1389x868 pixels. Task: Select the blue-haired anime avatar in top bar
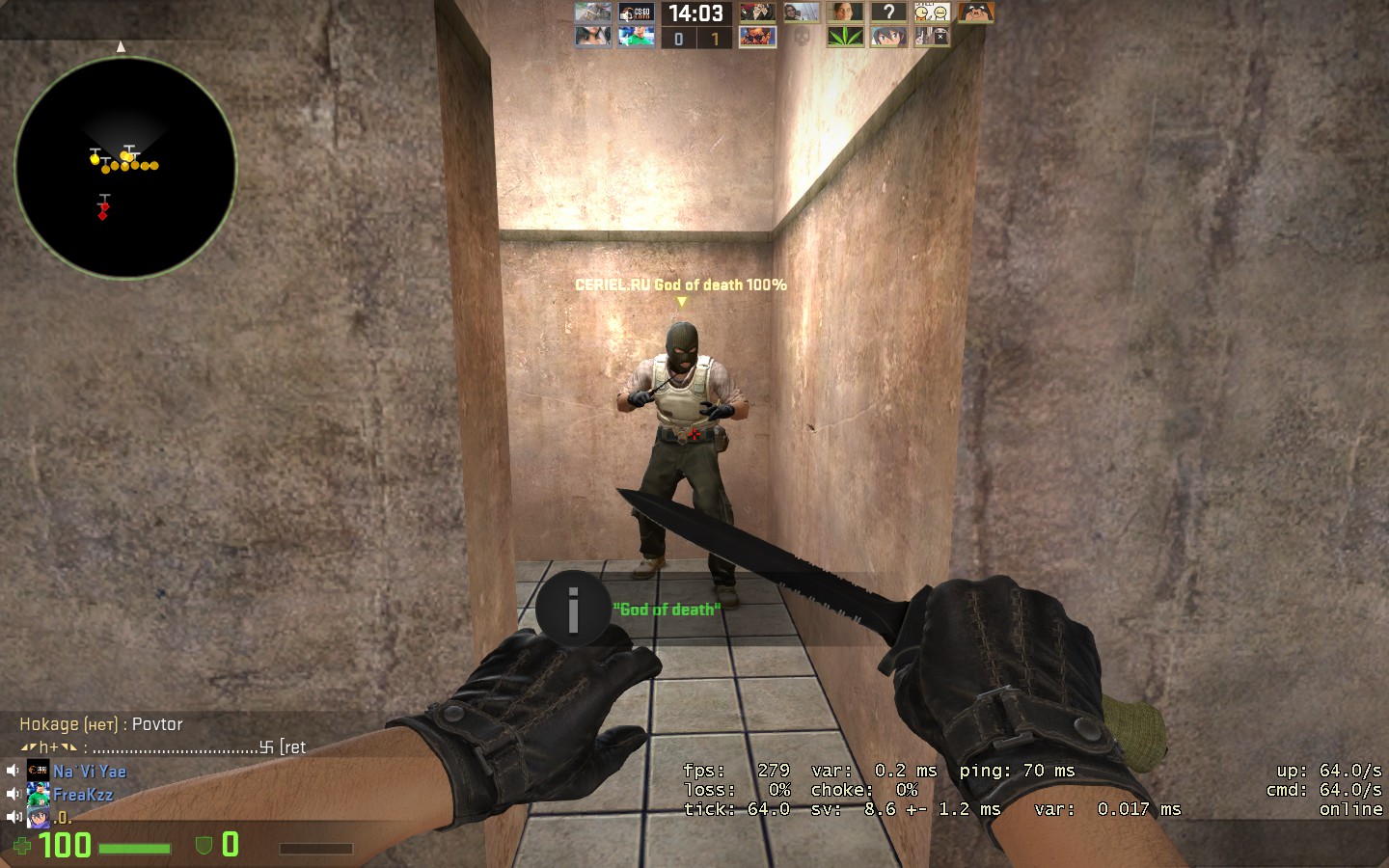[x=888, y=37]
